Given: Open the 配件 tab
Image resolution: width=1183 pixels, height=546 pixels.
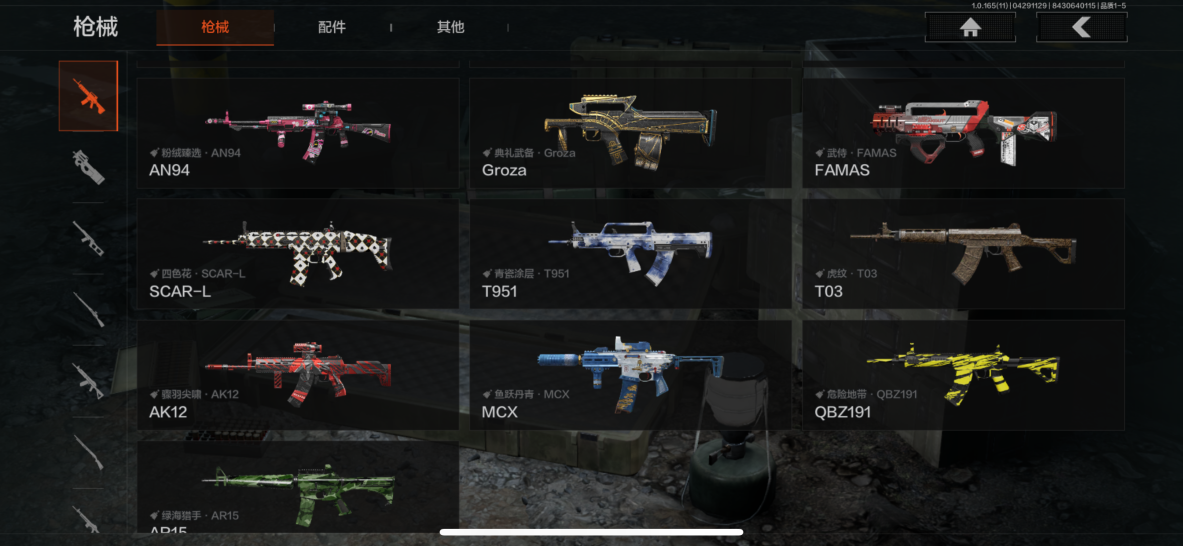Looking at the screenshot, I should point(332,27).
